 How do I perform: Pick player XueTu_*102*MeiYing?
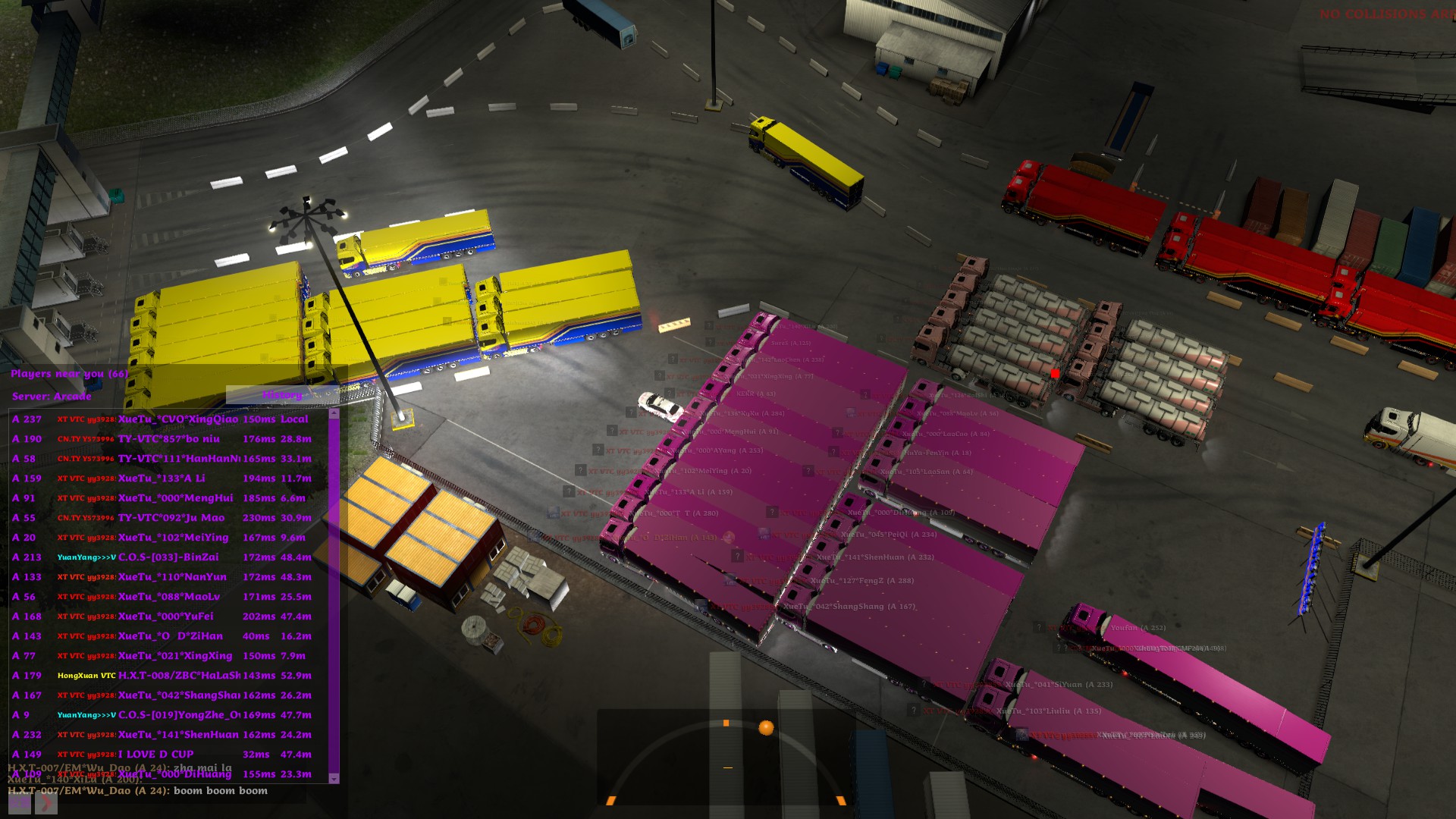(x=173, y=538)
